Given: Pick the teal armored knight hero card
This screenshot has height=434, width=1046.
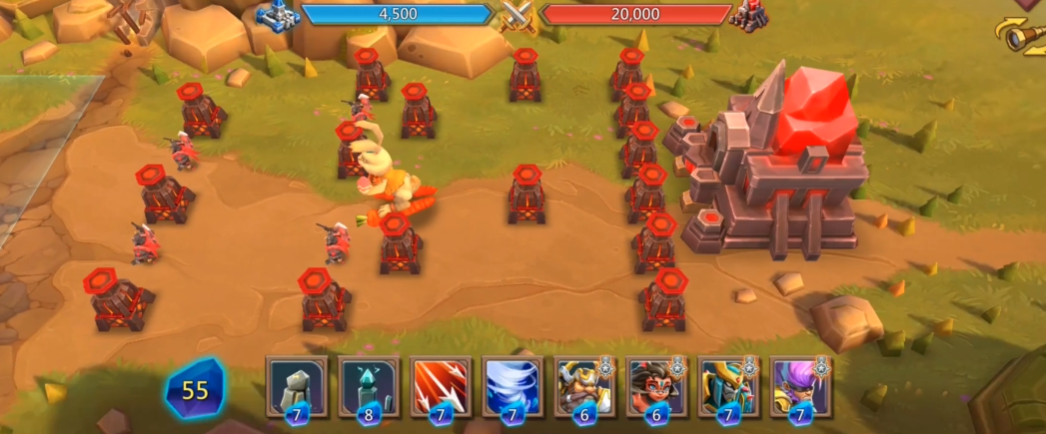Looking at the screenshot, I should (x=729, y=385).
